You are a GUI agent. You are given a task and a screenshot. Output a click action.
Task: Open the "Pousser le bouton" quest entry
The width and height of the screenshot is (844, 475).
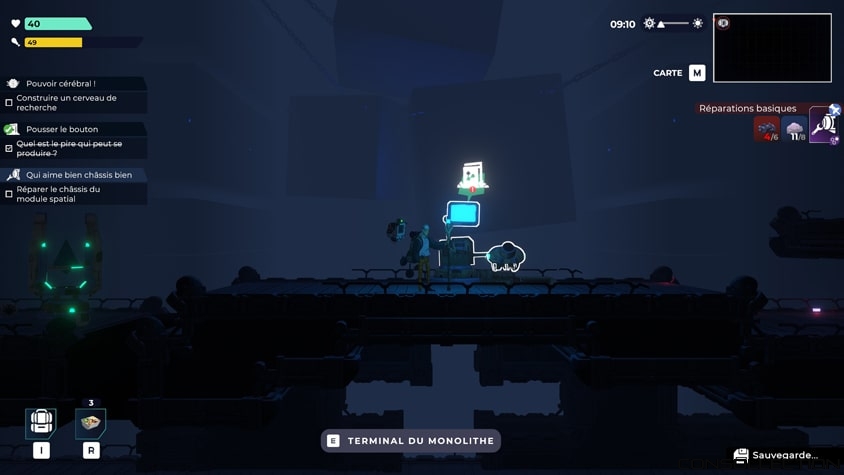click(x=62, y=129)
